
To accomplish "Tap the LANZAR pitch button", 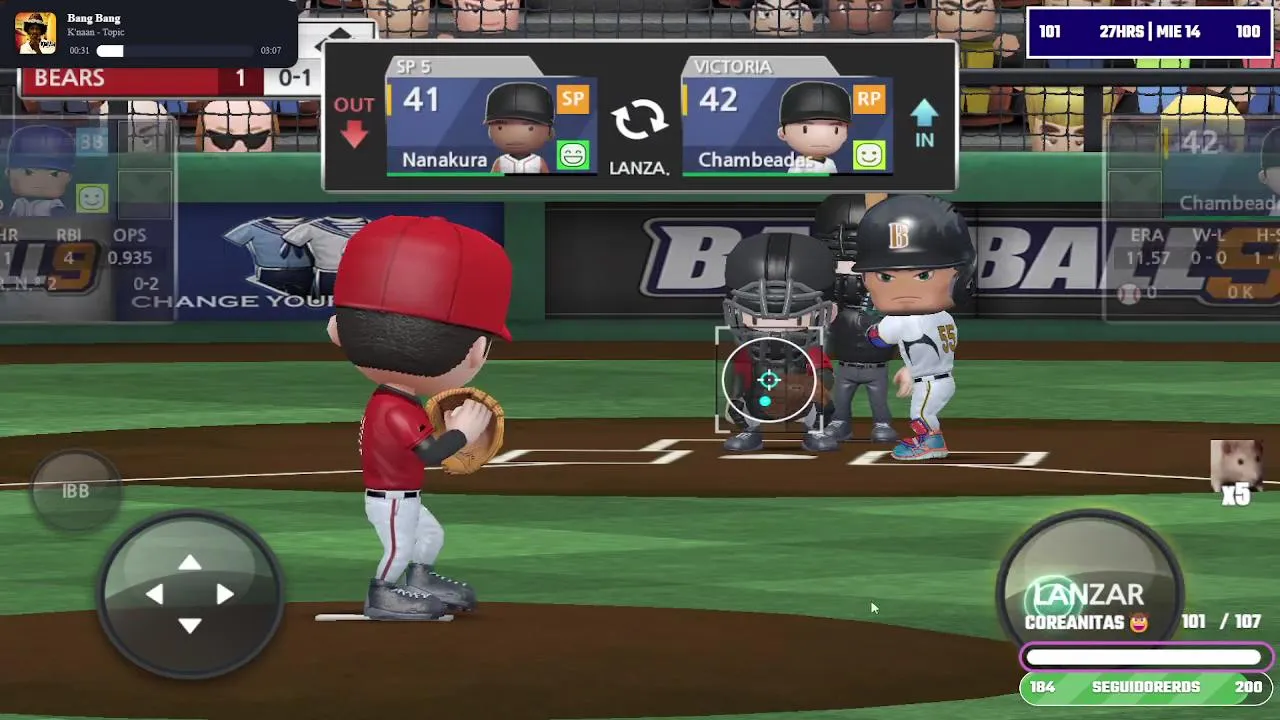I will click(1088, 594).
